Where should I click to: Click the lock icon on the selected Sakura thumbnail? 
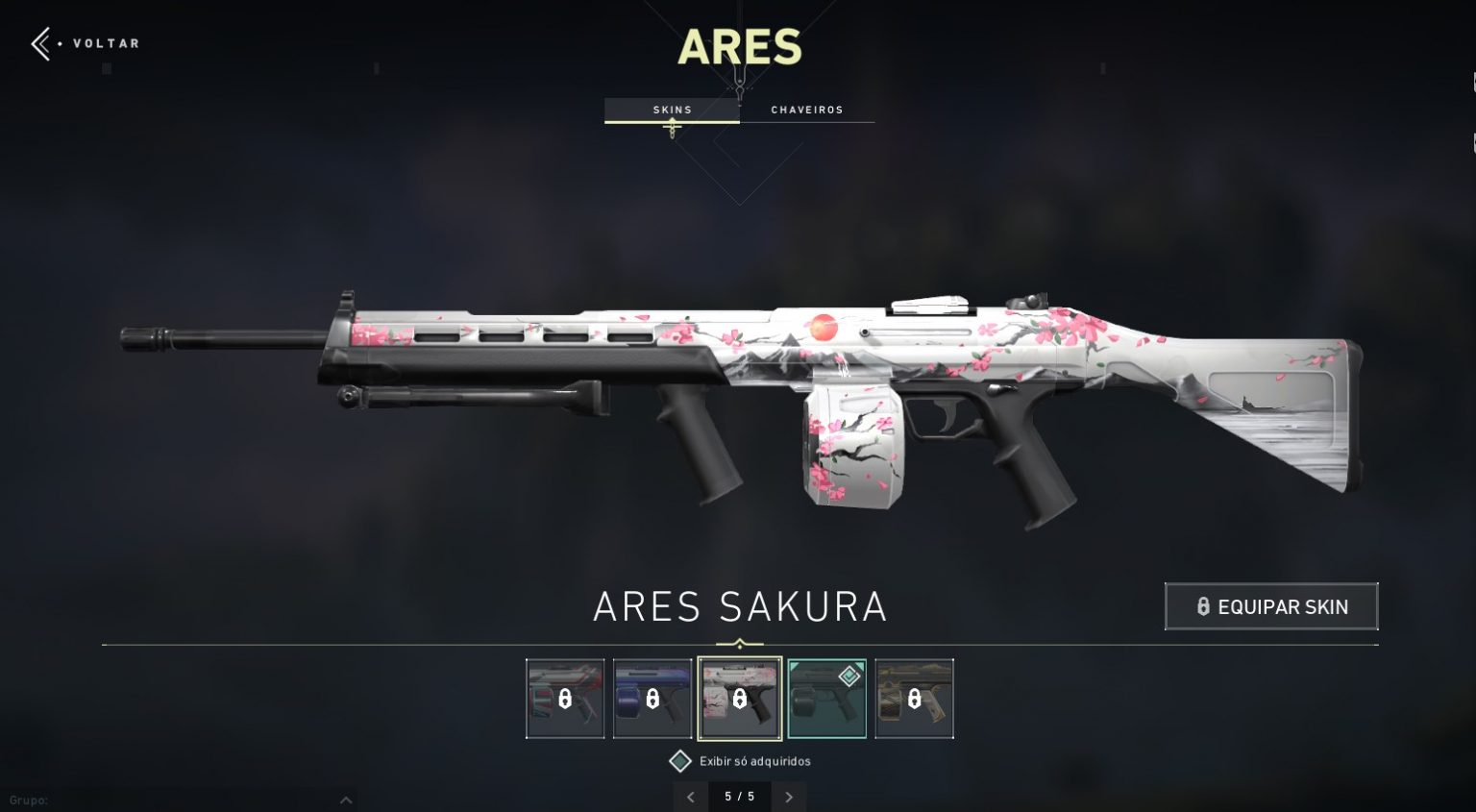tap(740, 699)
